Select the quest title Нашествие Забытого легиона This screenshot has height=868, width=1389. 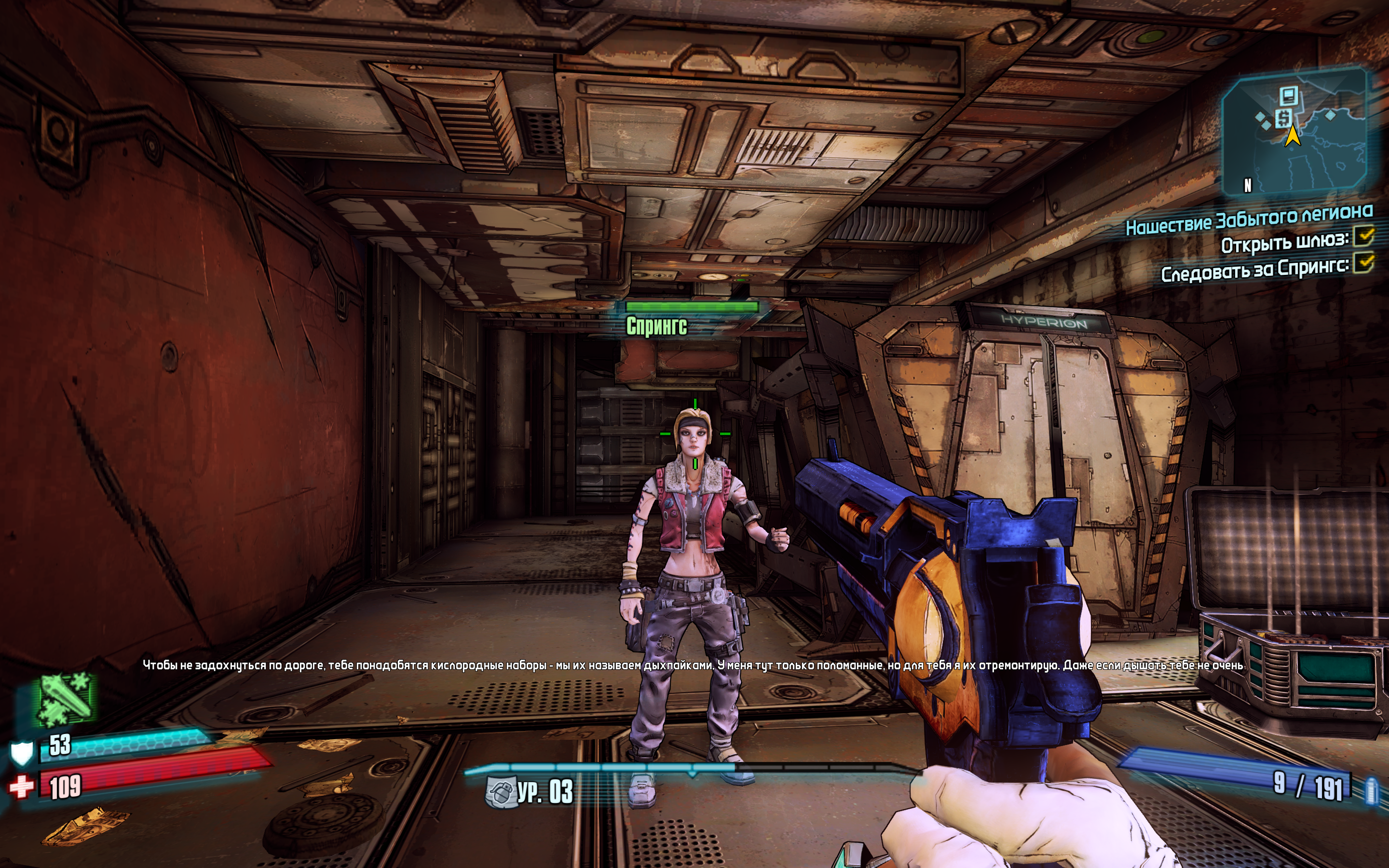point(1249,220)
